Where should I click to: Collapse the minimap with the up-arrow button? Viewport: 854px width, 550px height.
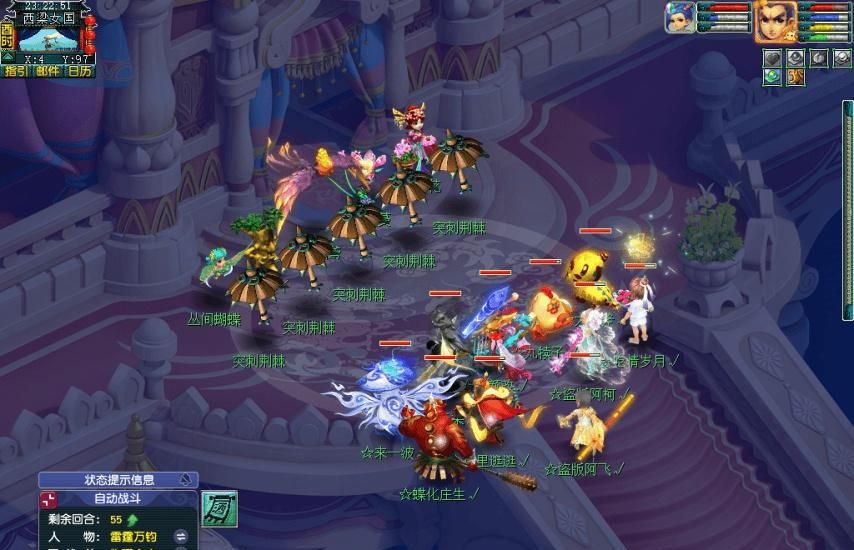(x=8, y=57)
